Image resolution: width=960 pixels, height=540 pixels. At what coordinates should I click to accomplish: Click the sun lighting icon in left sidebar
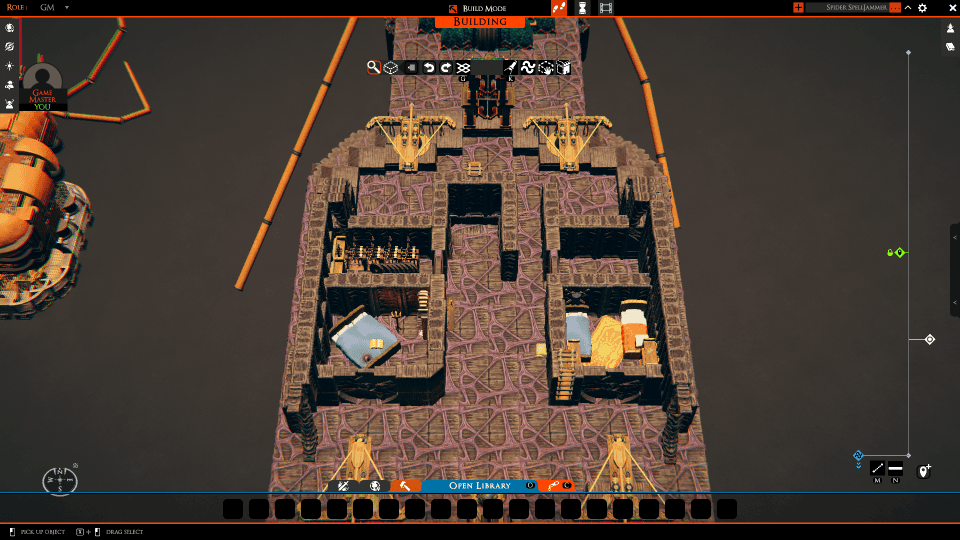pos(9,66)
